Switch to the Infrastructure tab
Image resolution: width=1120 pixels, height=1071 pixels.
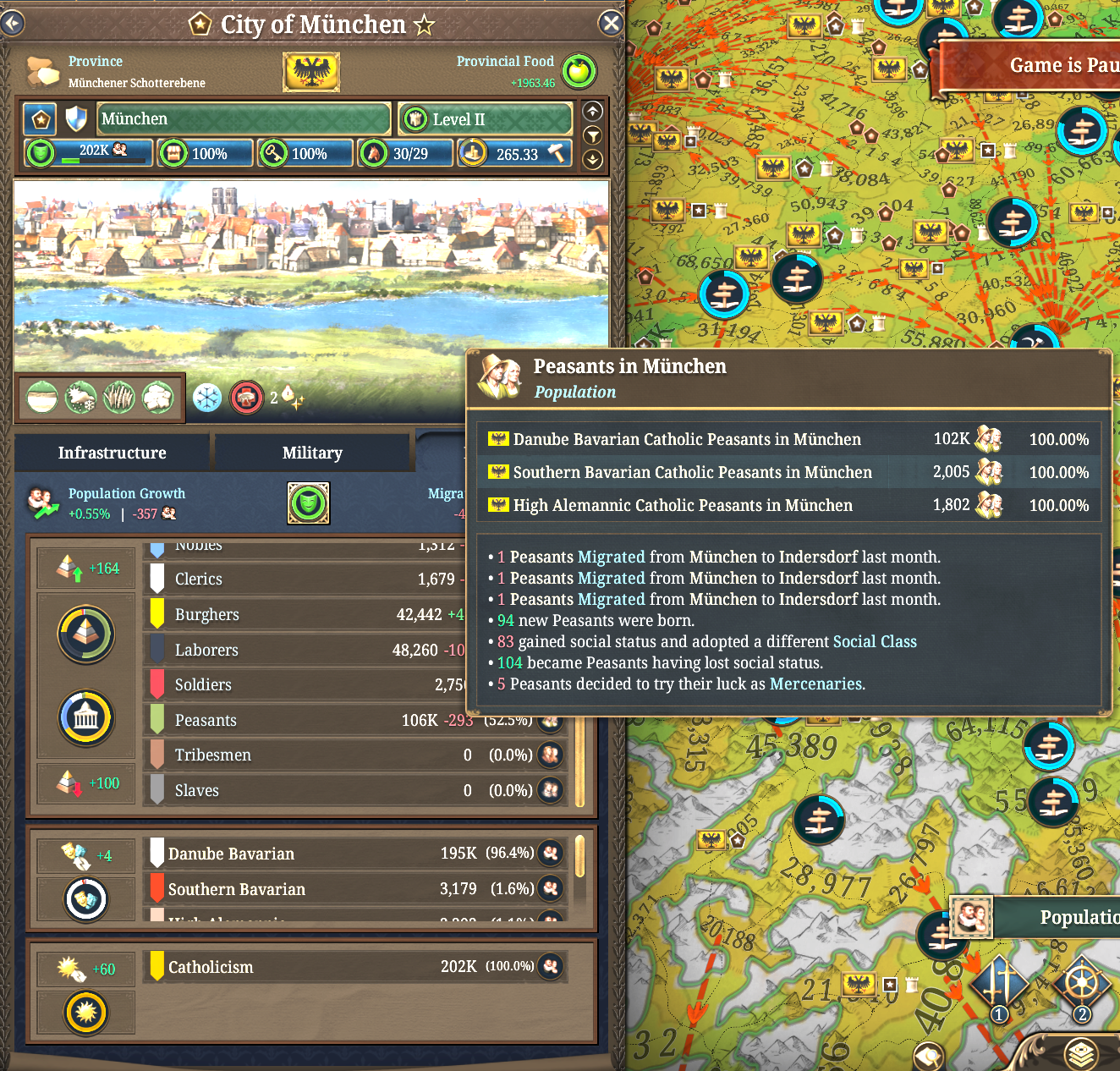(112, 453)
